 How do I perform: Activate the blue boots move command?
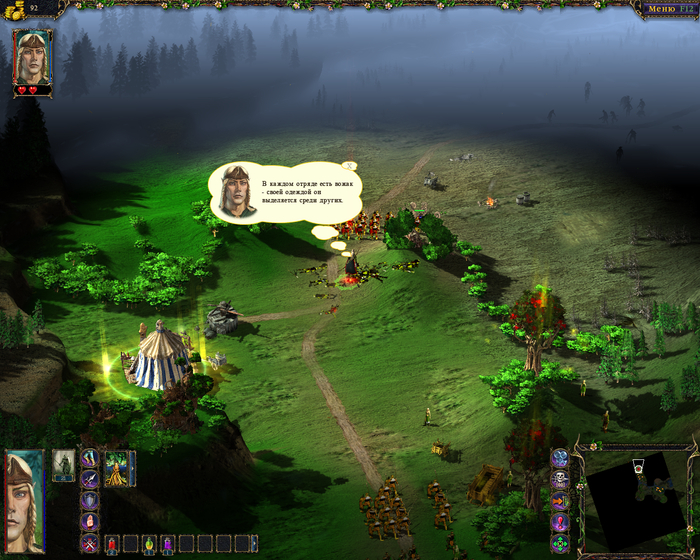90,458
